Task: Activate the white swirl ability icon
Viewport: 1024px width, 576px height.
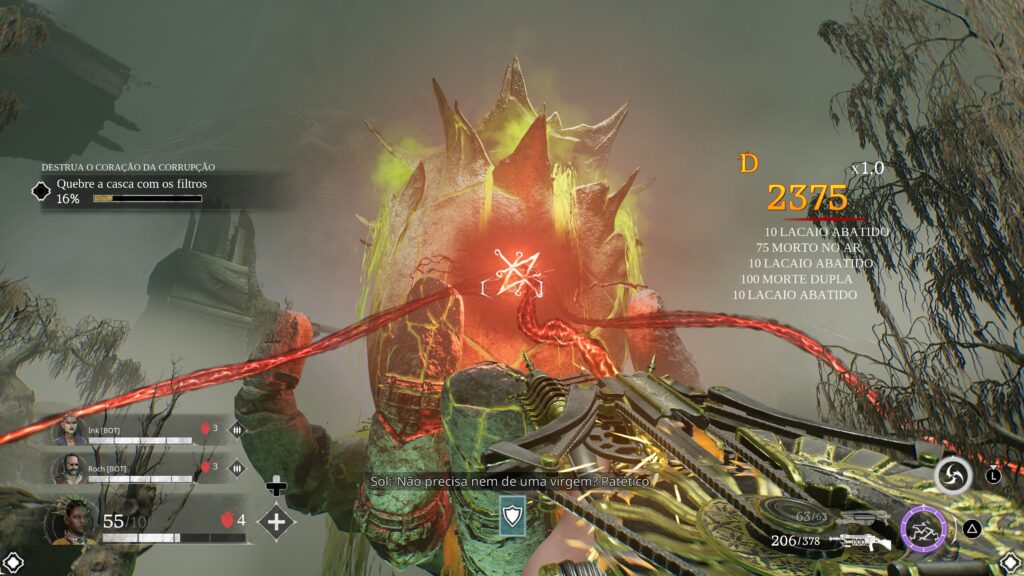Action: pyautogui.click(x=953, y=477)
